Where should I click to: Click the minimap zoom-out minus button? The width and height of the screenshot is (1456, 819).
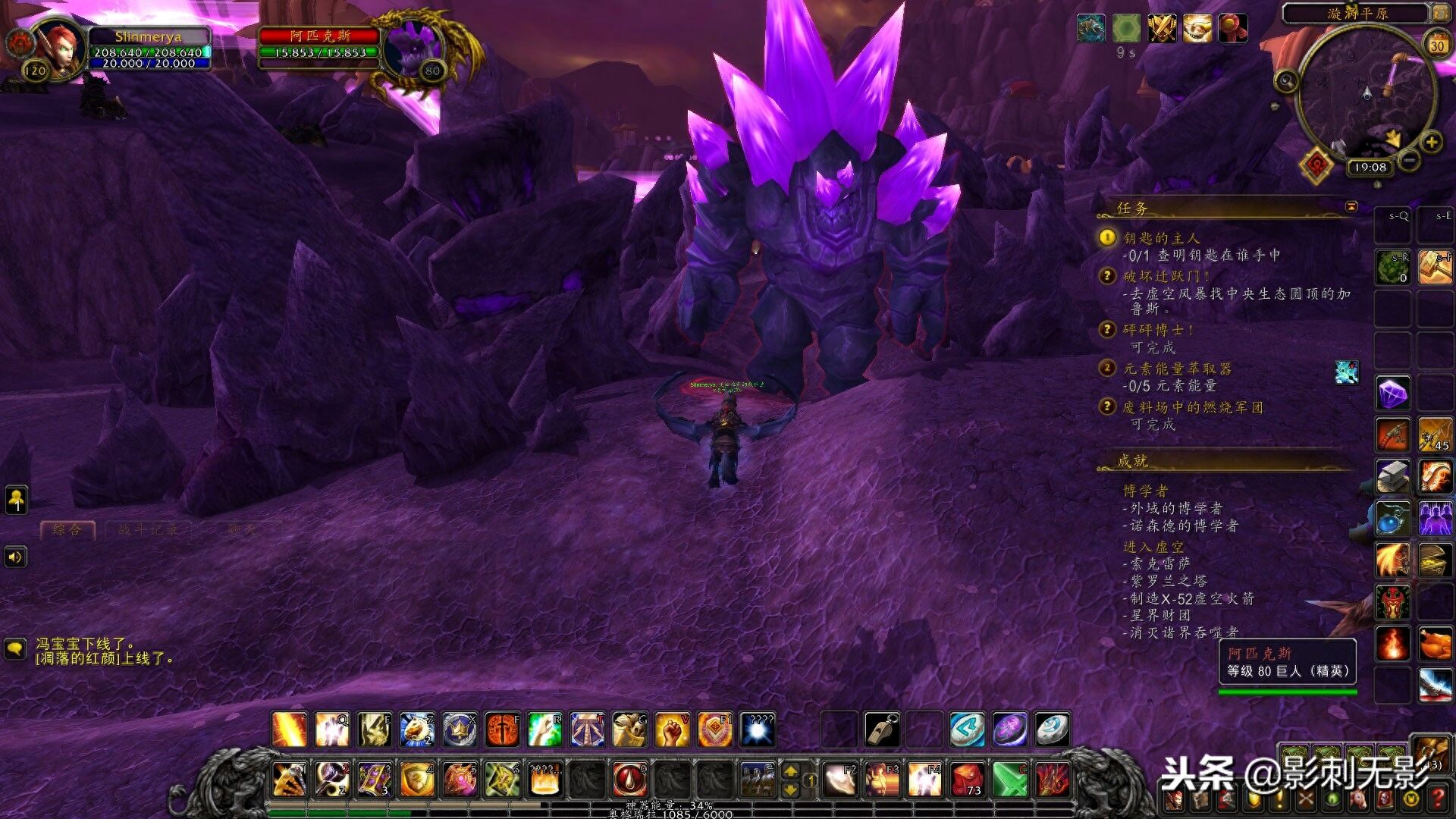point(1409,160)
